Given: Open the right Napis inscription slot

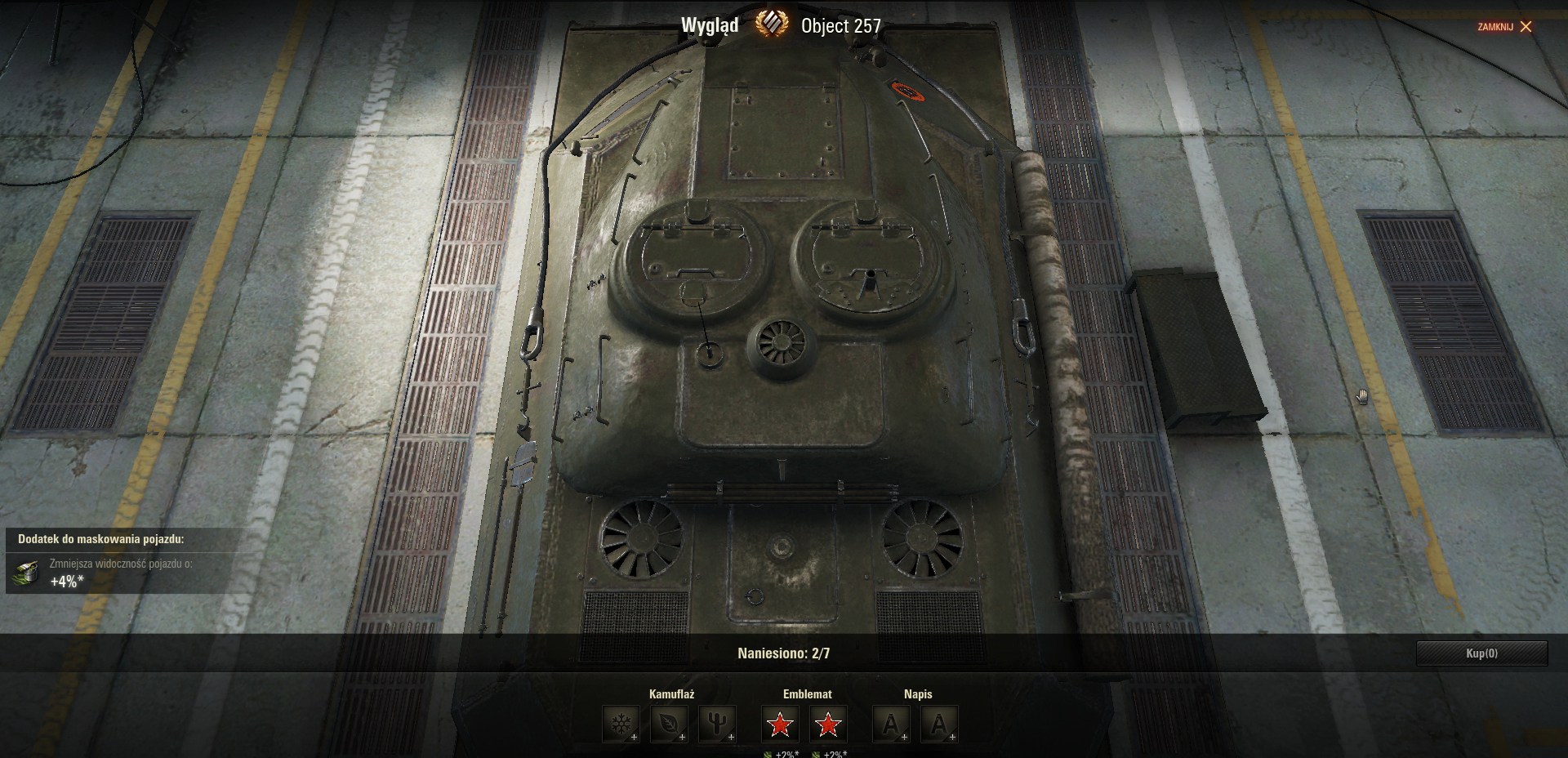Looking at the screenshot, I should [939, 724].
